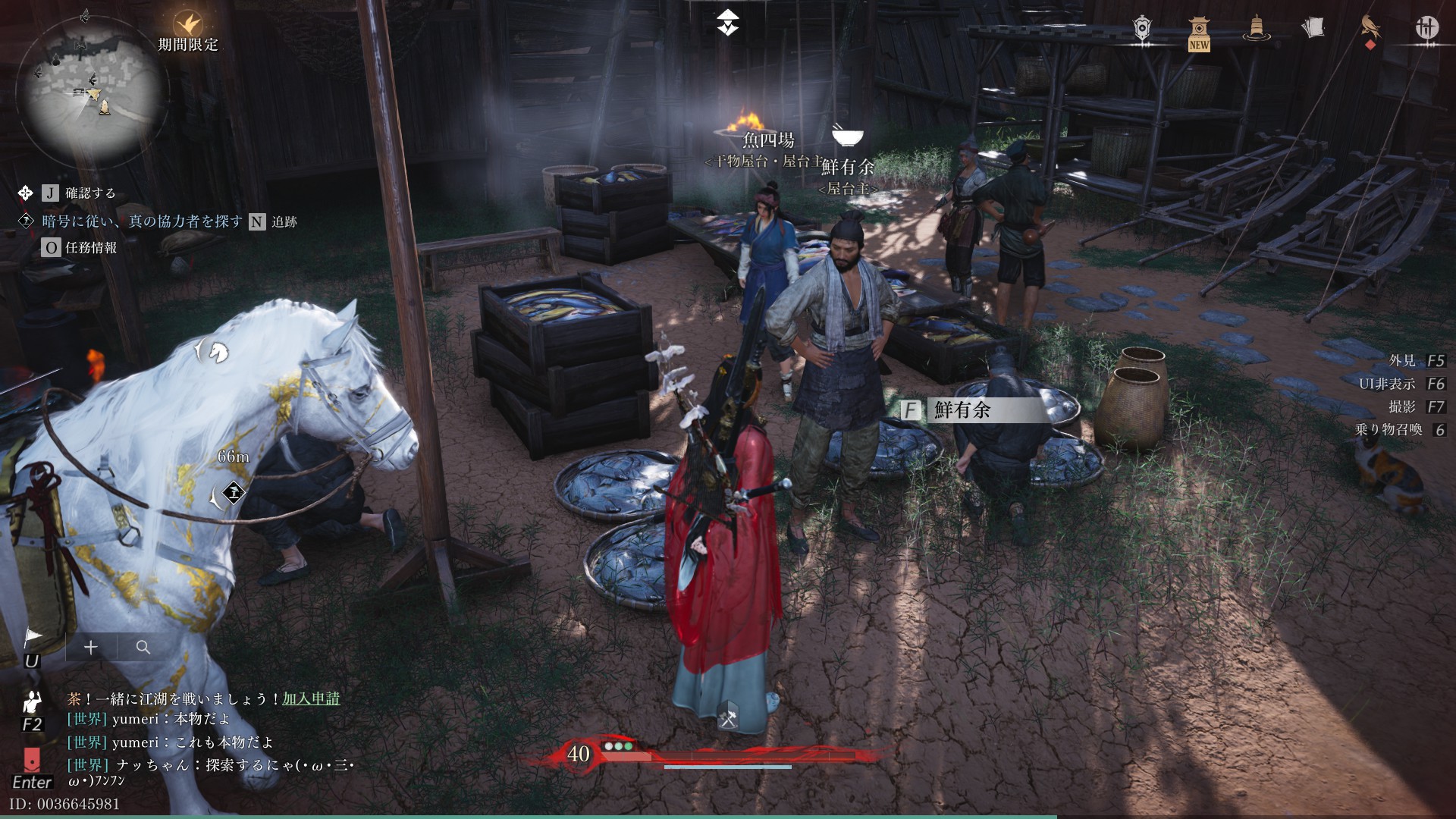Click the 確認する confirm entry

(90, 193)
